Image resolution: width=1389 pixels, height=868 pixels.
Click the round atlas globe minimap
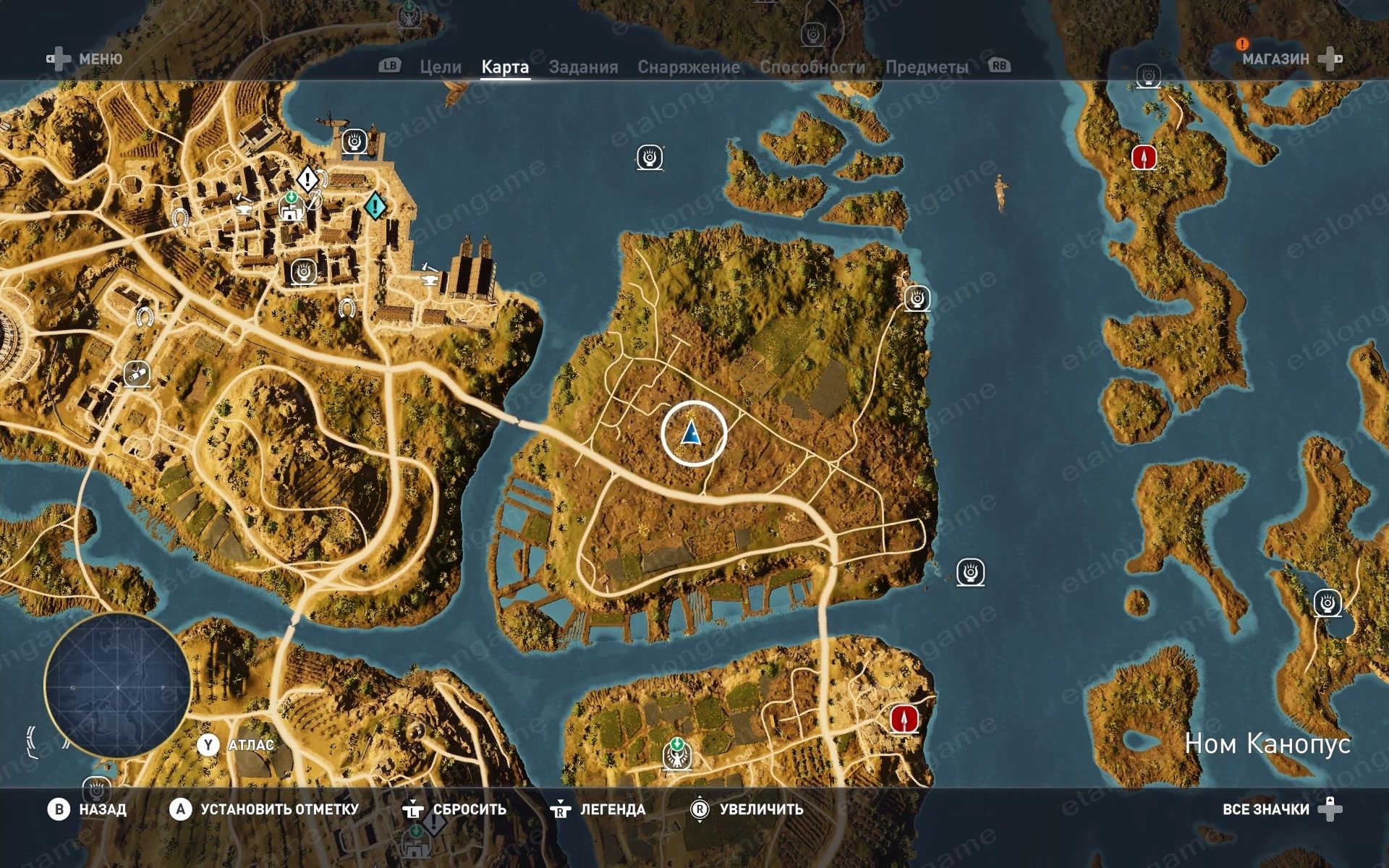click(117, 686)
